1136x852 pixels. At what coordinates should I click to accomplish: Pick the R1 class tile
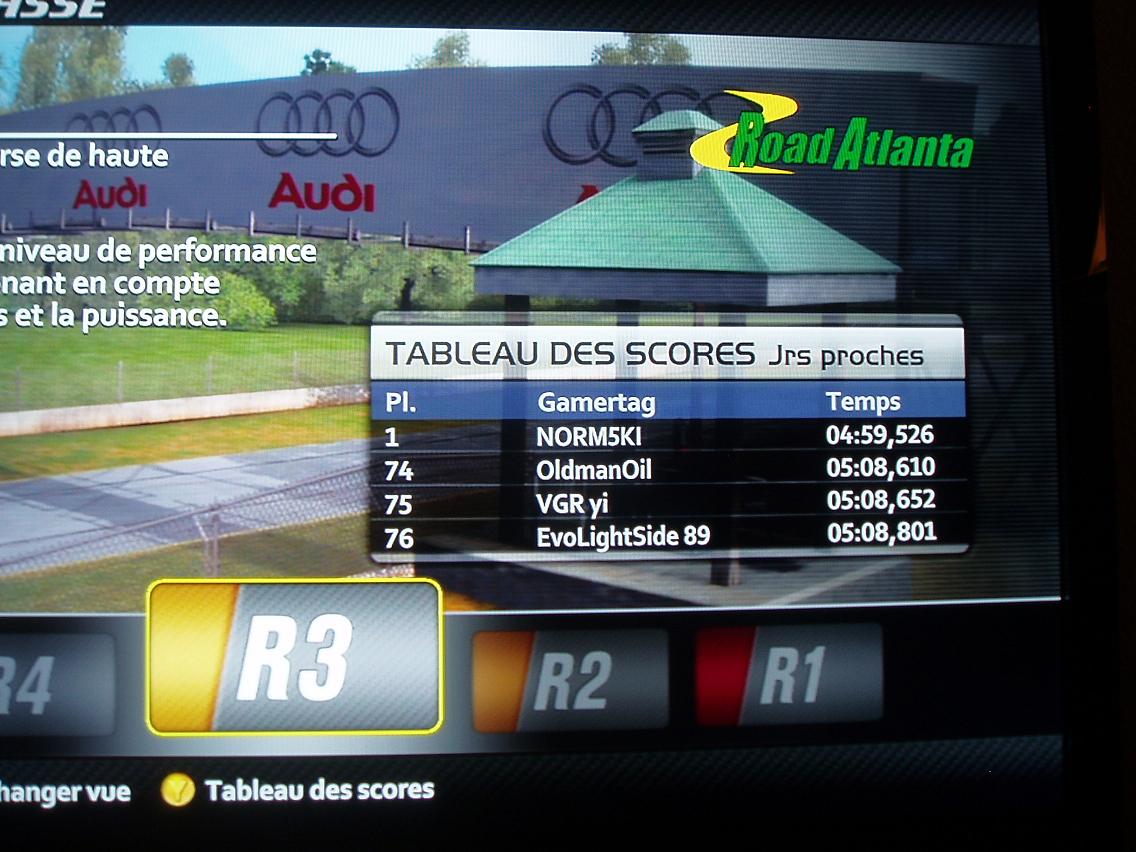click(x=789, y=674)
